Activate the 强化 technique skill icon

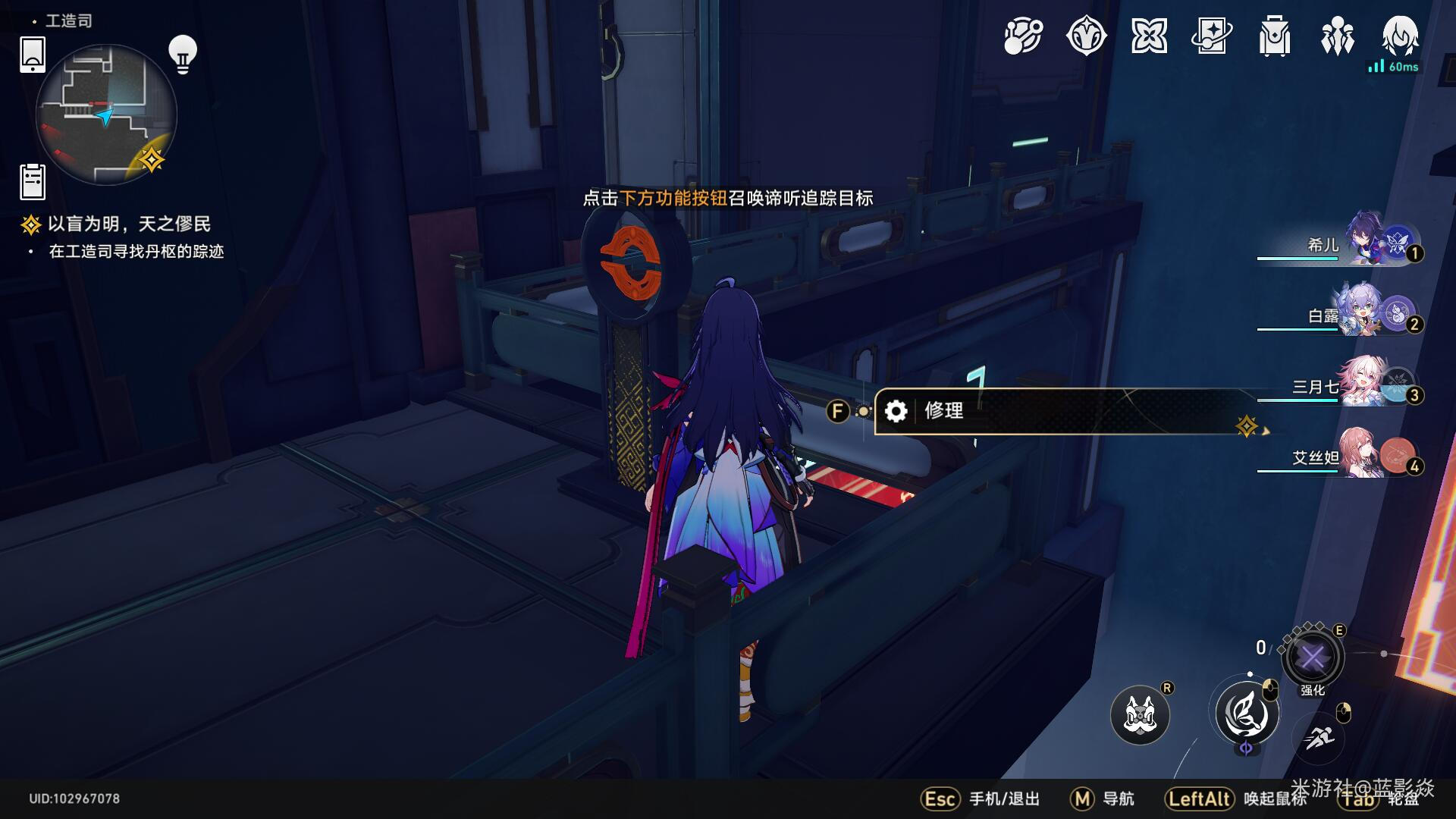(x=1313, y=657)
